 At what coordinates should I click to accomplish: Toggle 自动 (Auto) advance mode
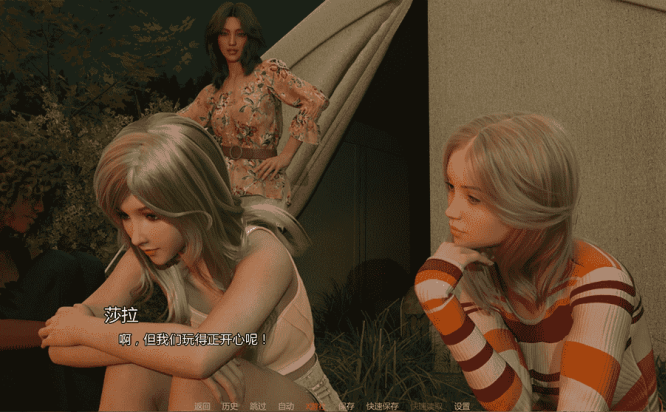coord(286,406)
